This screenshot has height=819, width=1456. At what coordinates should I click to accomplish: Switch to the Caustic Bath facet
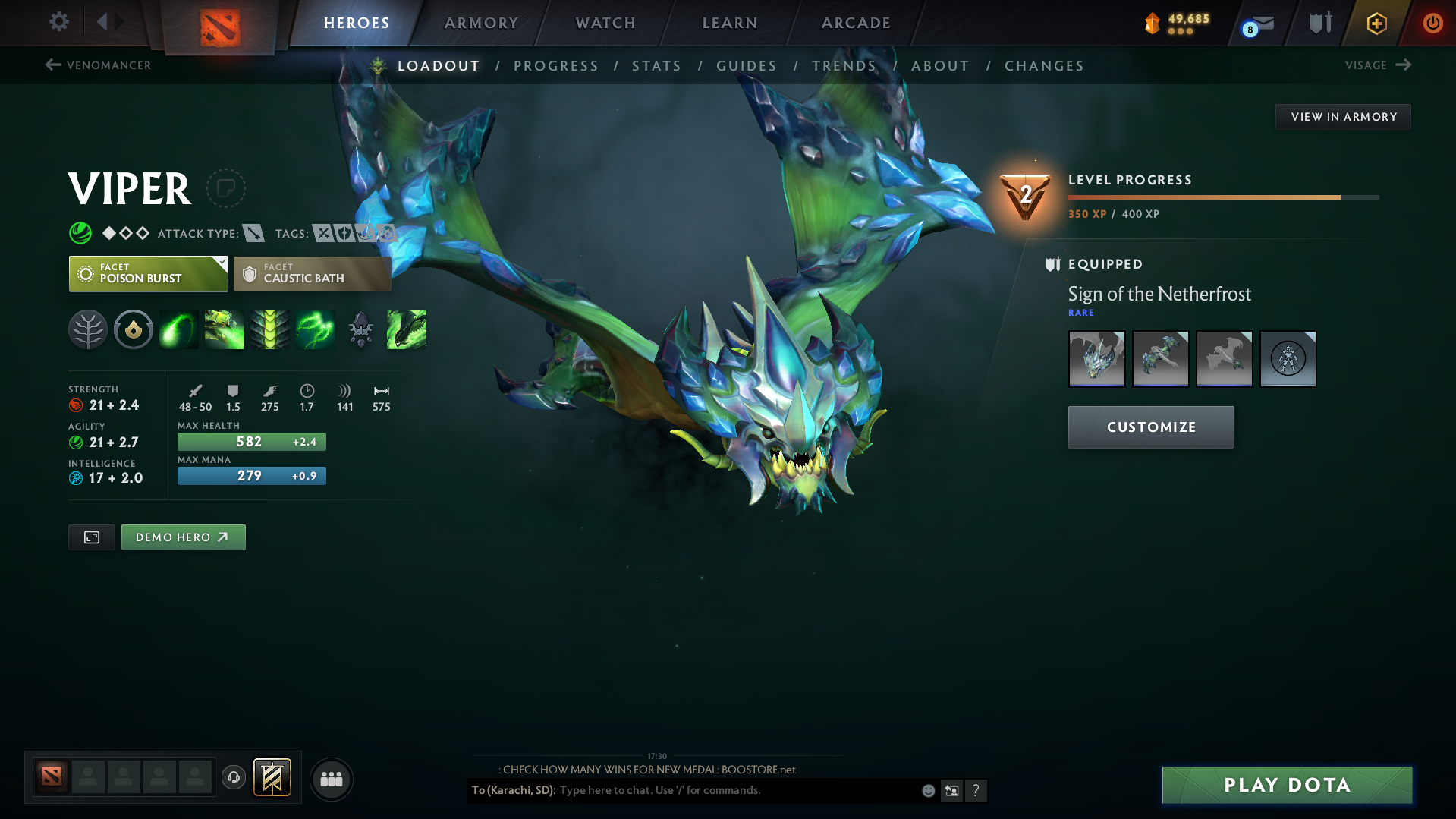(x=312, y=273)
